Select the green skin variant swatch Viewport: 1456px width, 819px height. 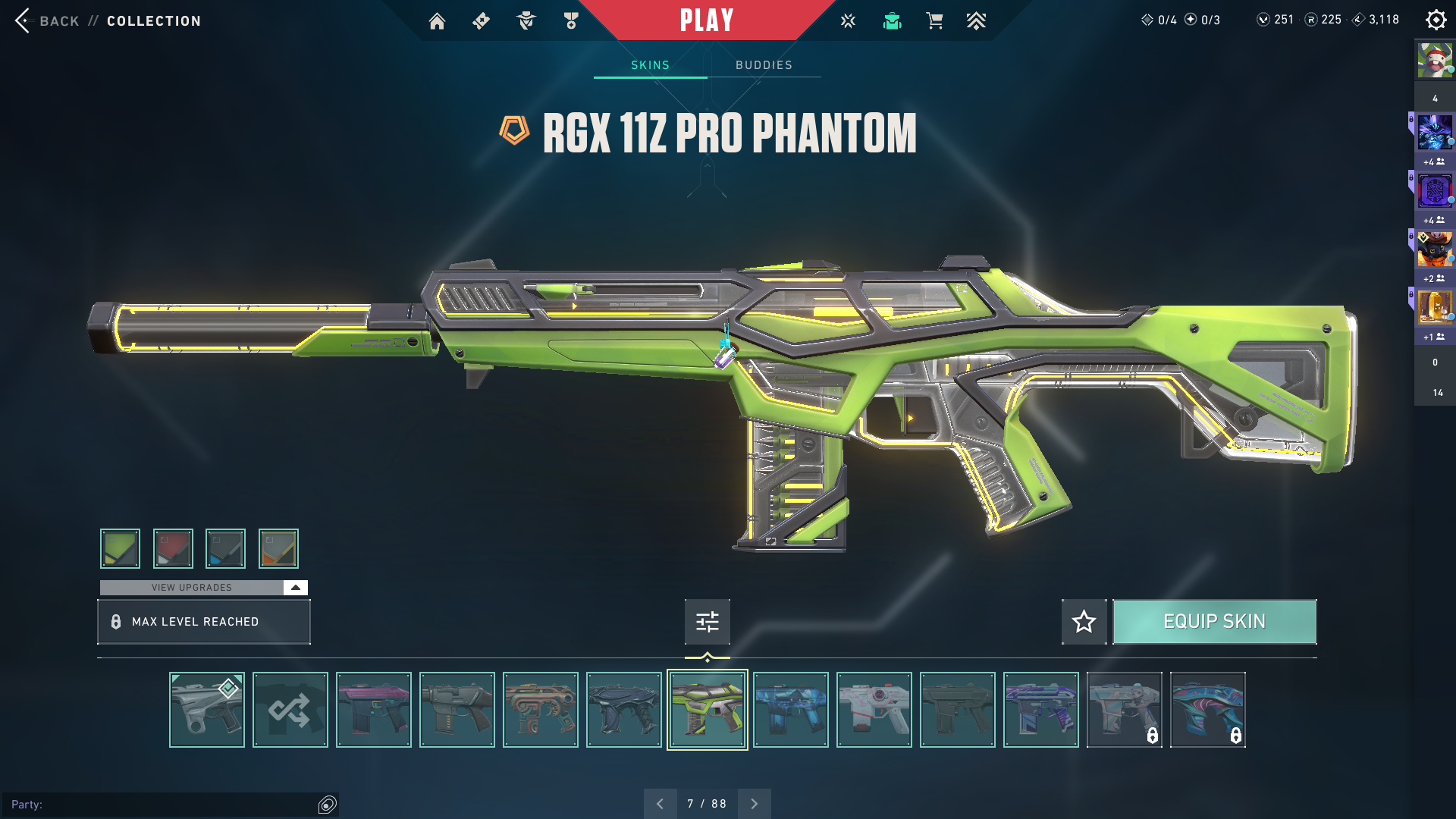click(x=120, y=548)
